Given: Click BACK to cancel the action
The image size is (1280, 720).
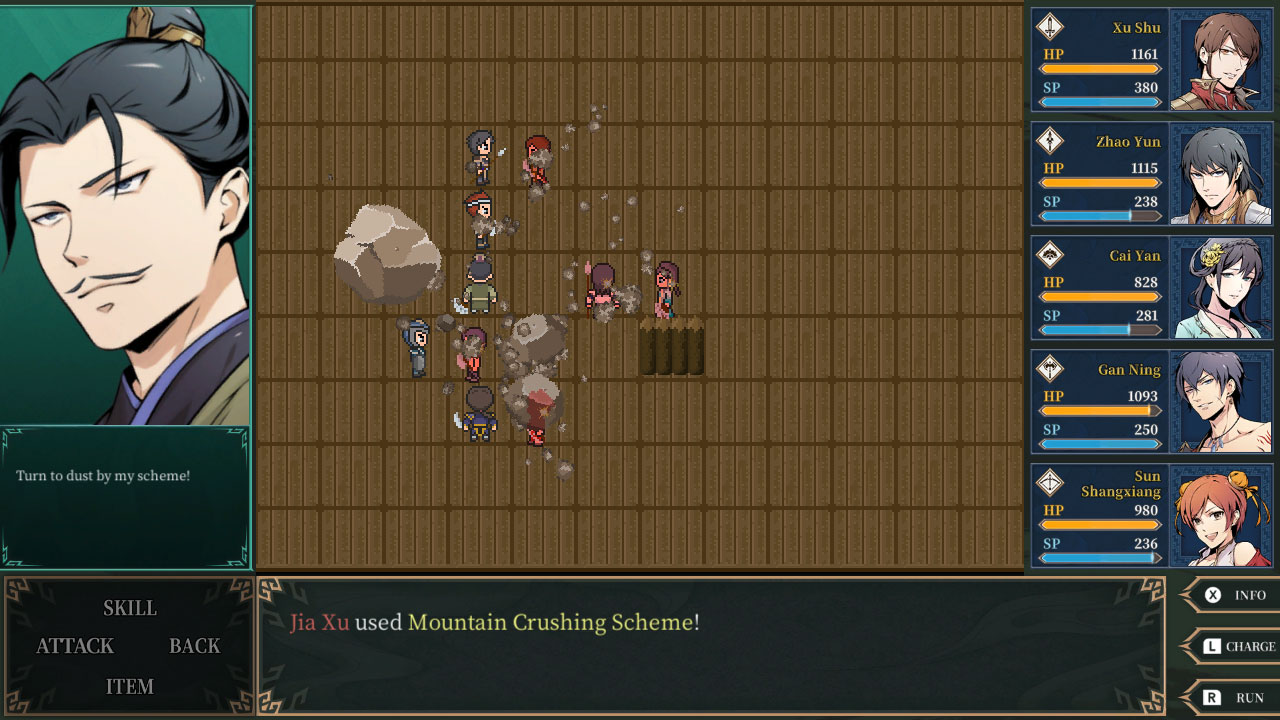Looking at the screenshot, I should coord(193,646).
